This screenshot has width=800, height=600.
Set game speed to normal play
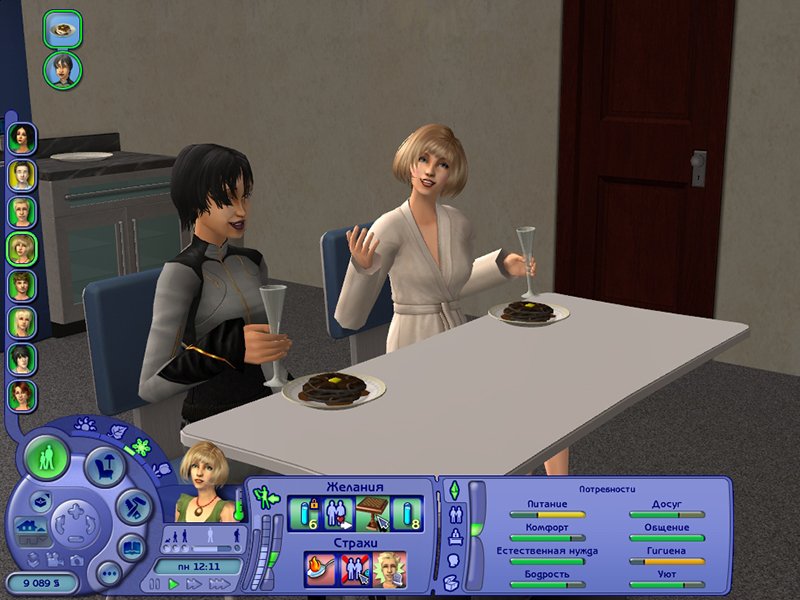(x=175, y=583)
